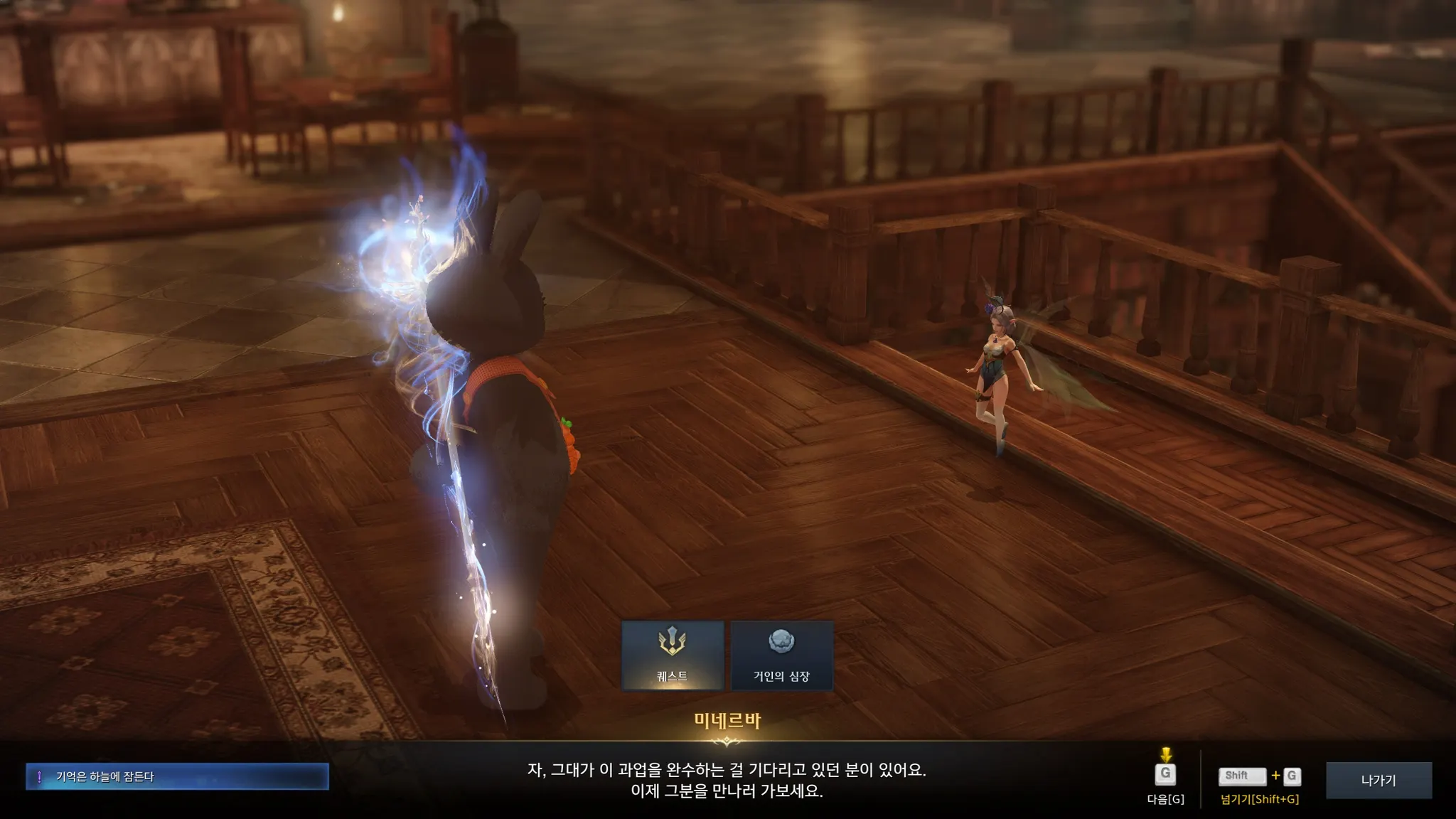
Task: Open the 퀘스트 dialogue option
Action: click(673, 655)
